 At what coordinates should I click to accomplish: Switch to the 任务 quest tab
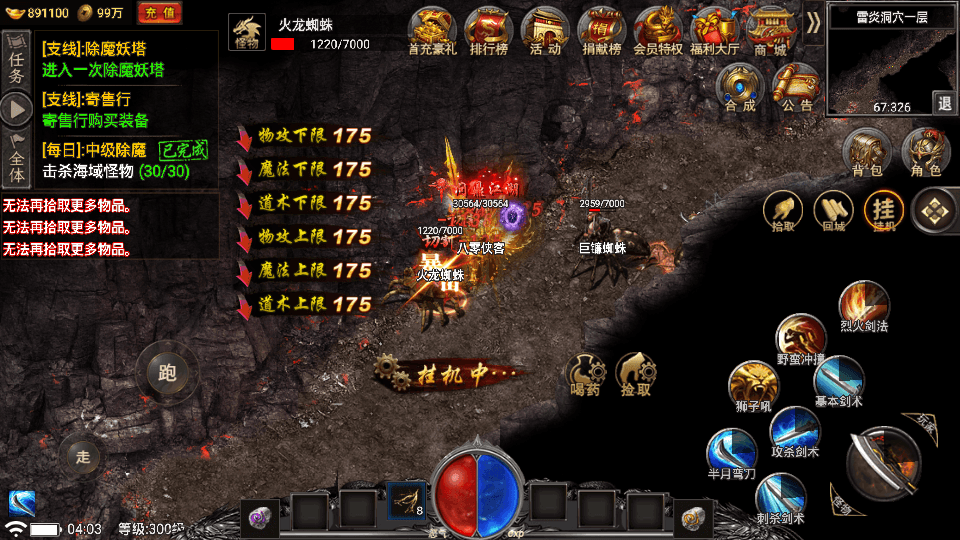(16, 59)
